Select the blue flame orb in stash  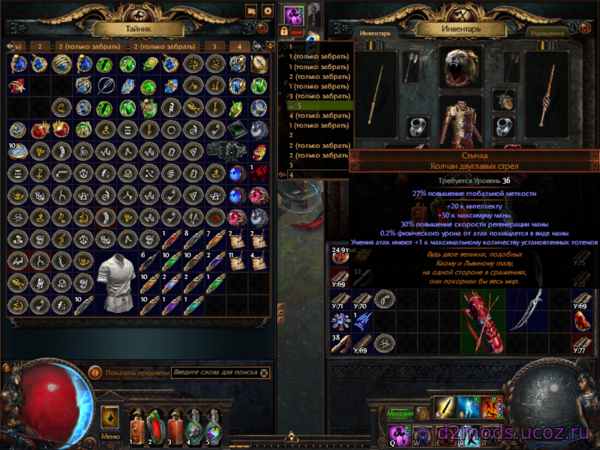point(236,171)
